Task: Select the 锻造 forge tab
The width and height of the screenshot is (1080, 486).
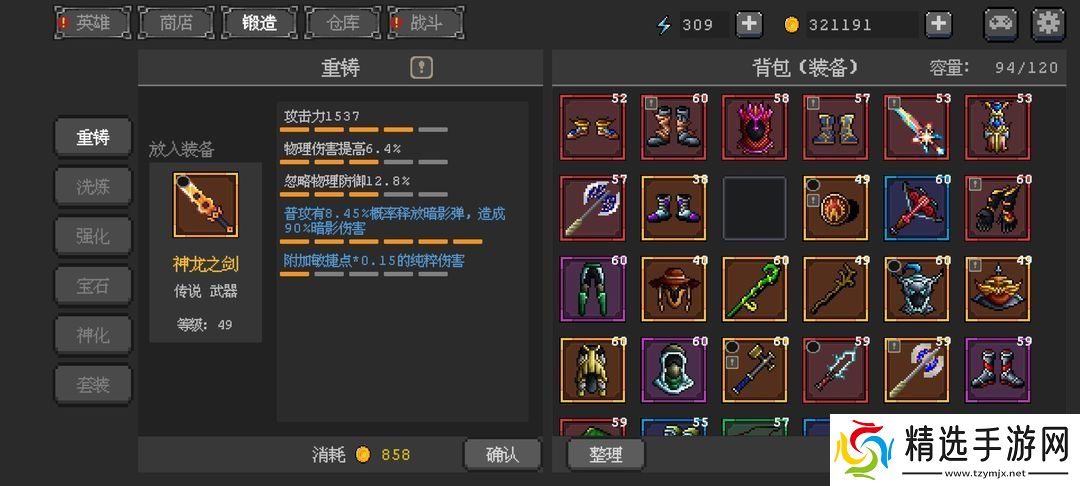Action: click(259, 23)
